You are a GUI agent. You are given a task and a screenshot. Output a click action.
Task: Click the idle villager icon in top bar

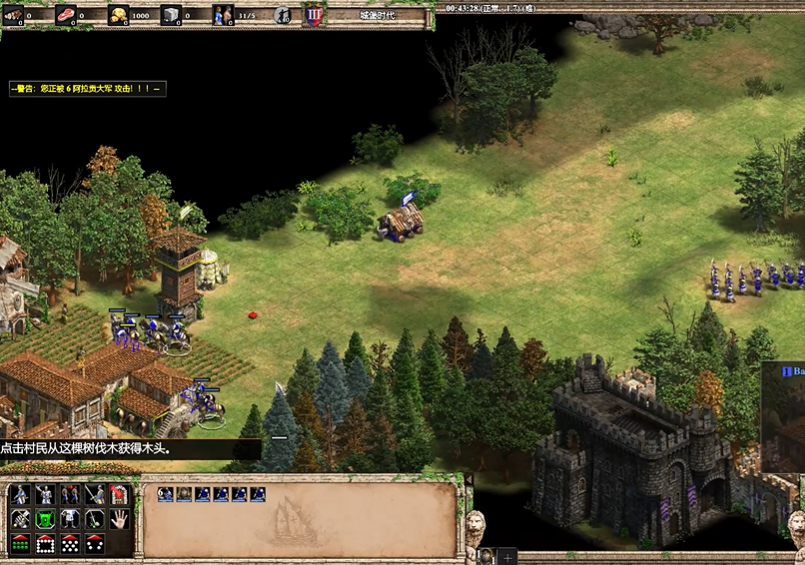[x=283, y=15]
